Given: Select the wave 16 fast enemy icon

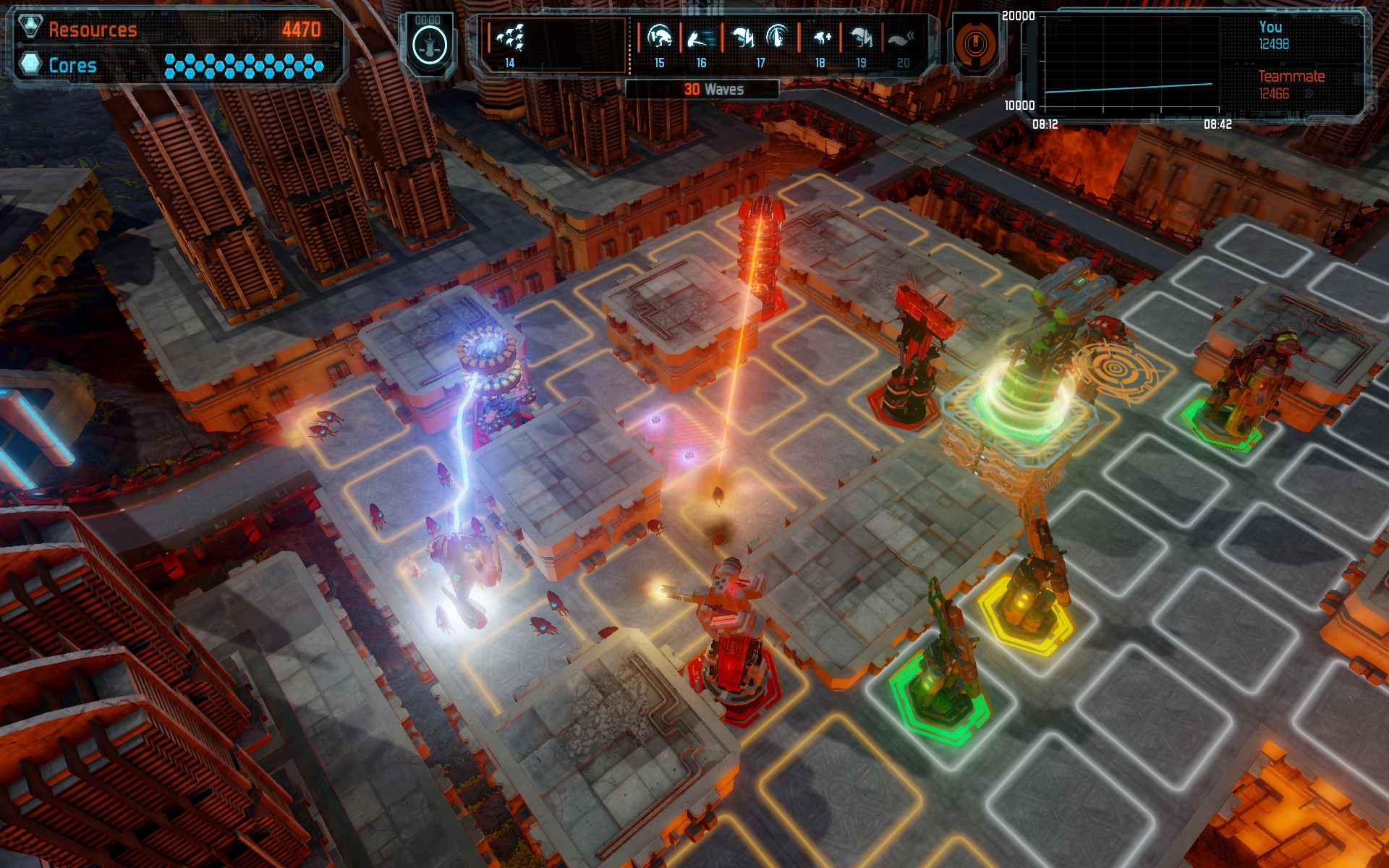Looking at the screenshot, I should pyautogui.click(x=700, y=37).
